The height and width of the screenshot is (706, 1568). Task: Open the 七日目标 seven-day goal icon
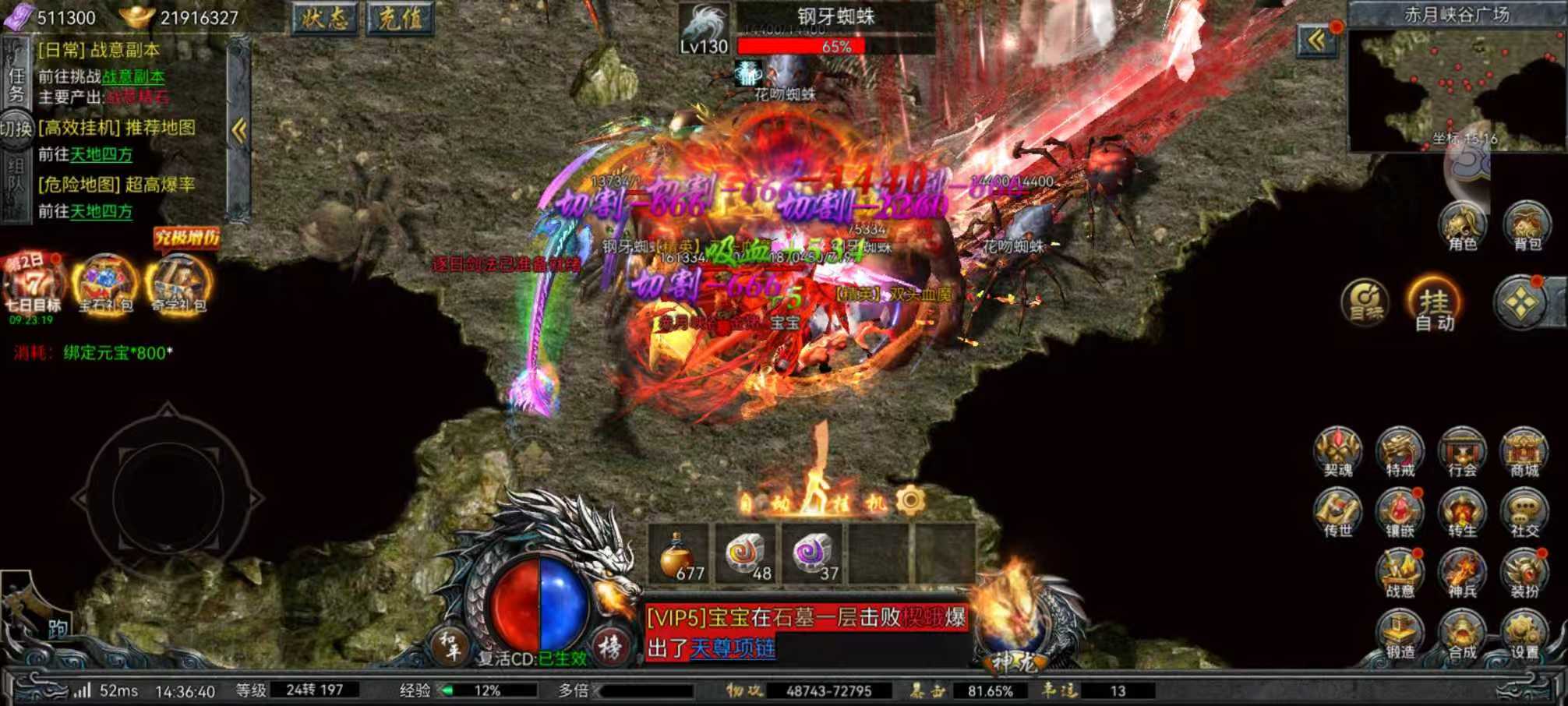33,284
